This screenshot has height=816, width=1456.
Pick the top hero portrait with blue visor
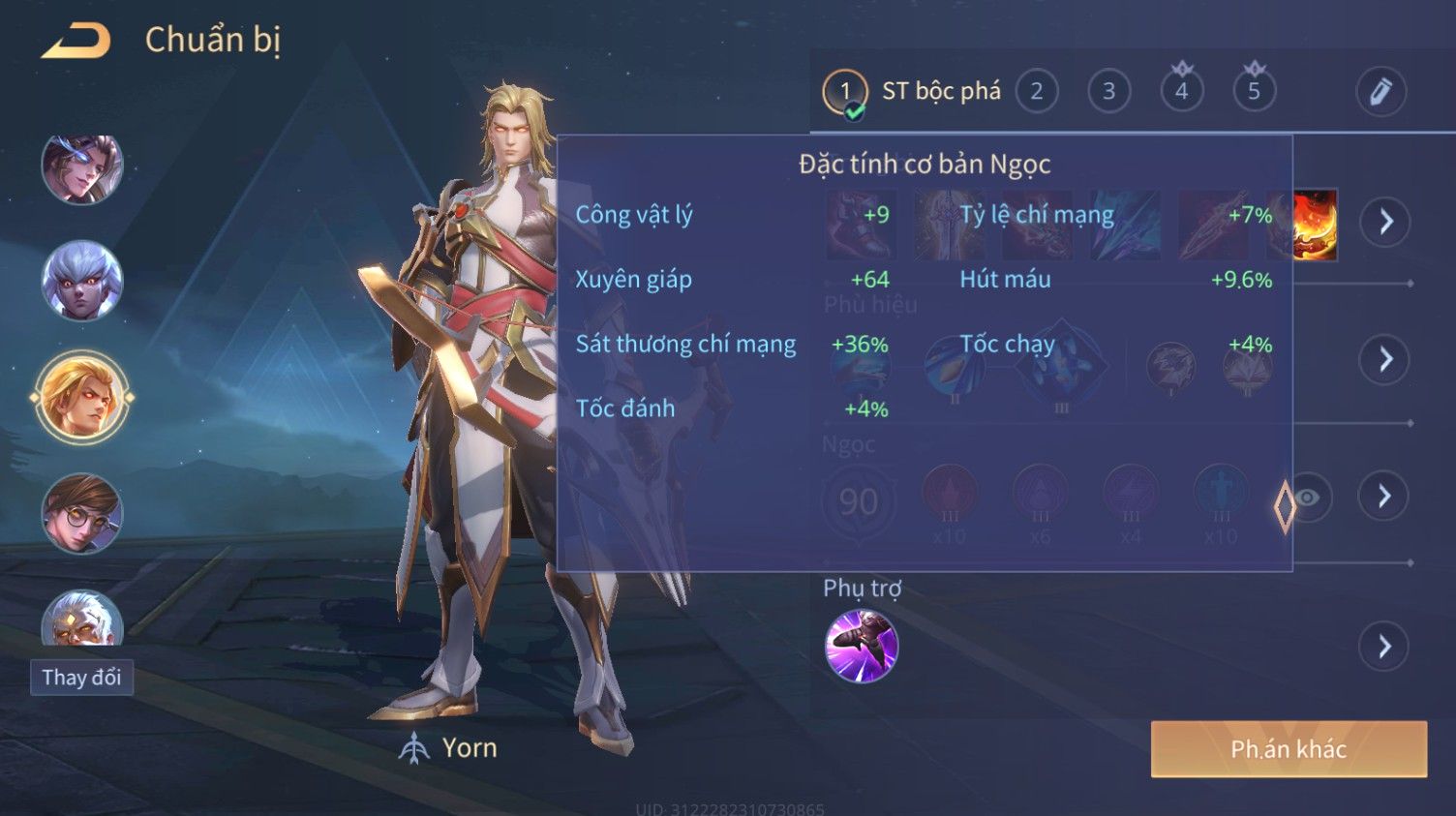(x=82, y=167)
